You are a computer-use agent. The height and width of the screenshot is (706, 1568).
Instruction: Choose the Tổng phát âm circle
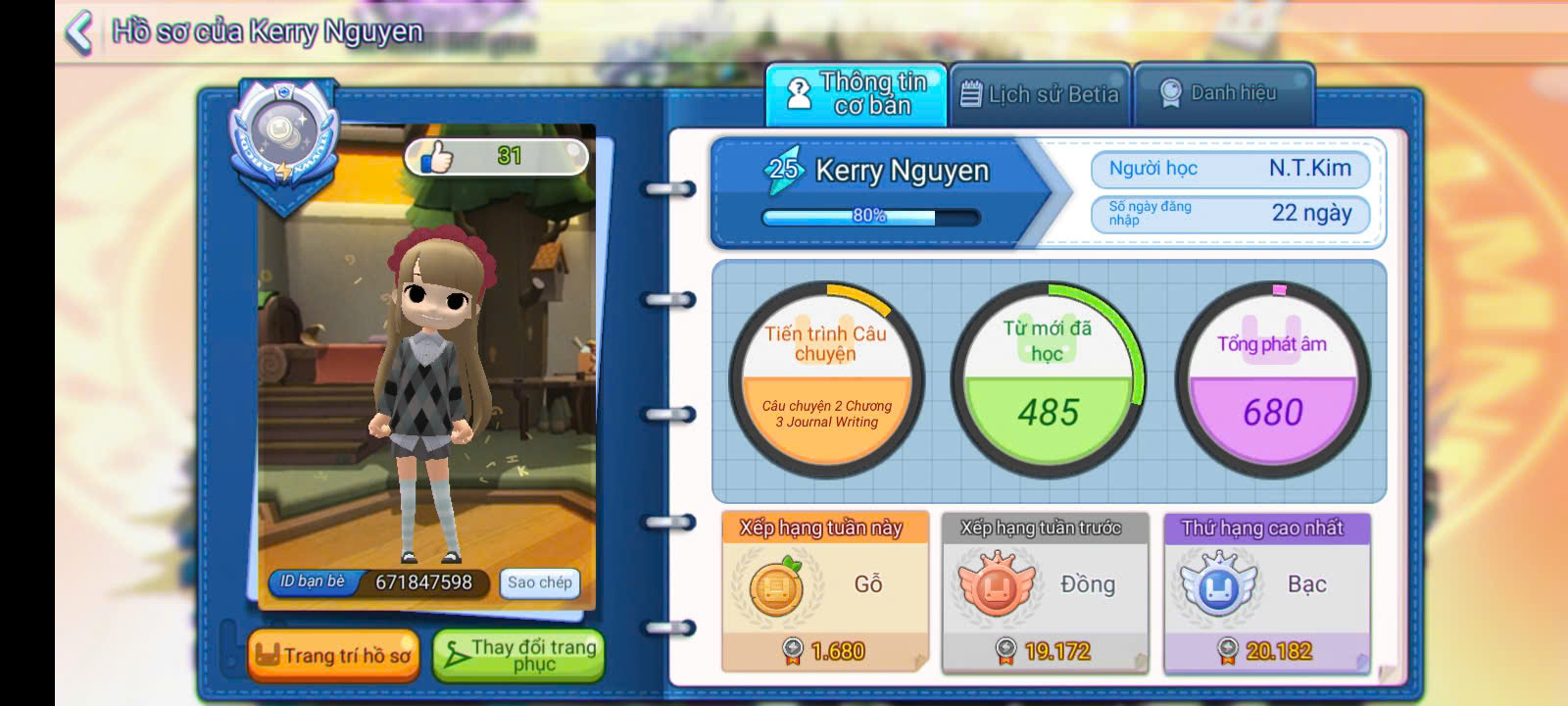pyautogui.click(x=1272, y=378)
